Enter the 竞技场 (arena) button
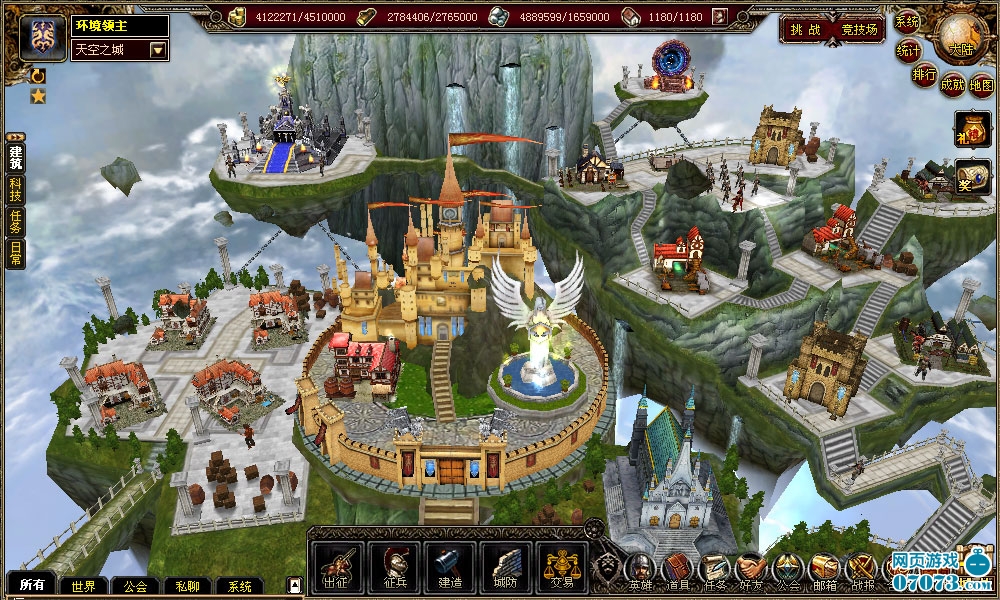Screen dimensions: 1000x600 (860, 30)
